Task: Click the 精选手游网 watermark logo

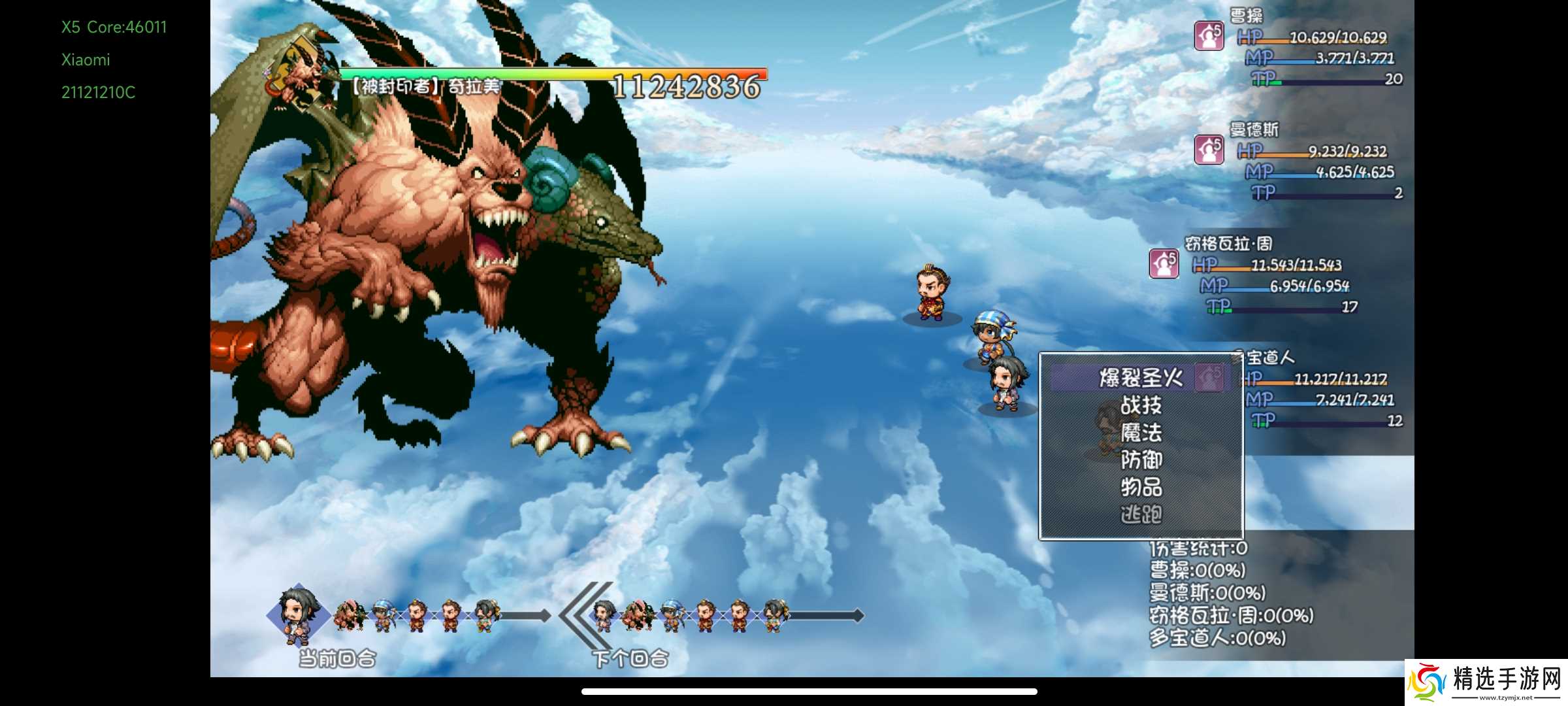Action: (1487, 682)
